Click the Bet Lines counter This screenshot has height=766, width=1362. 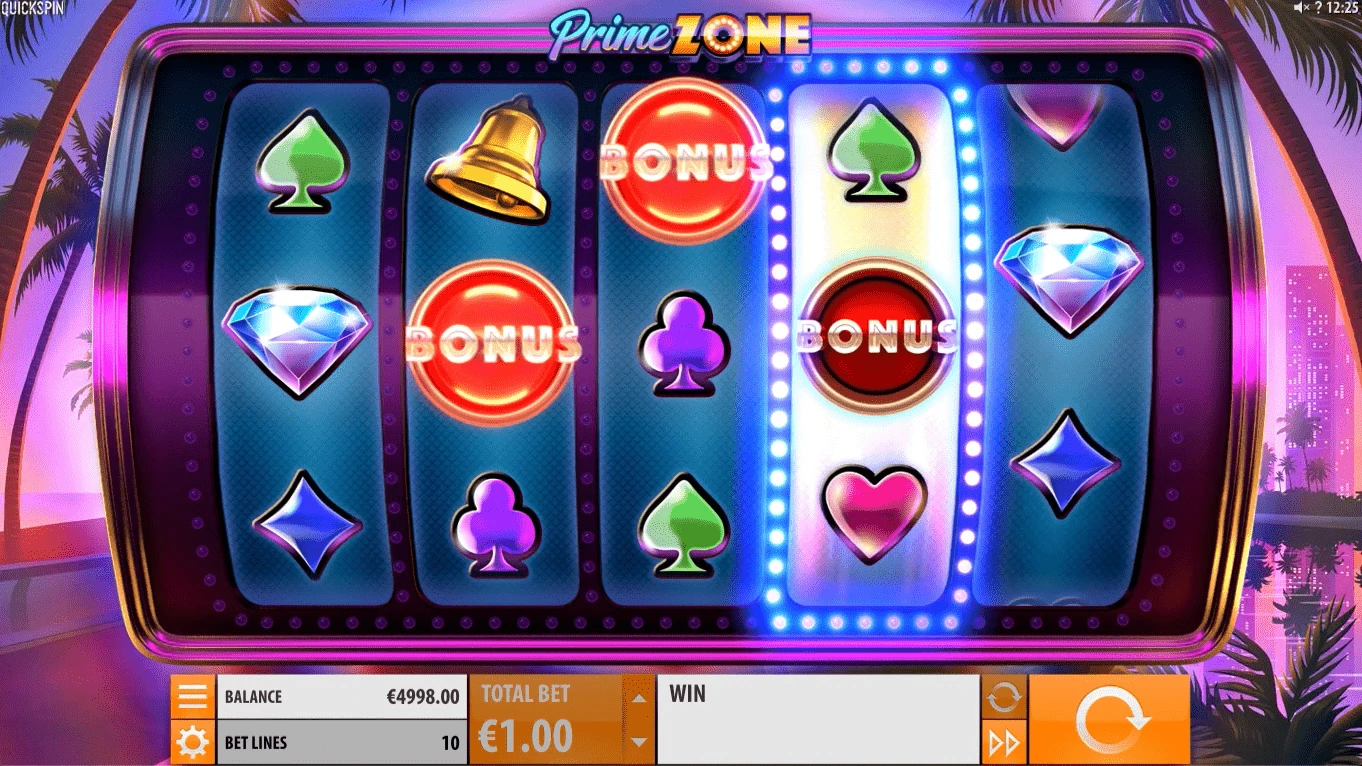click(x=340, y=742)
